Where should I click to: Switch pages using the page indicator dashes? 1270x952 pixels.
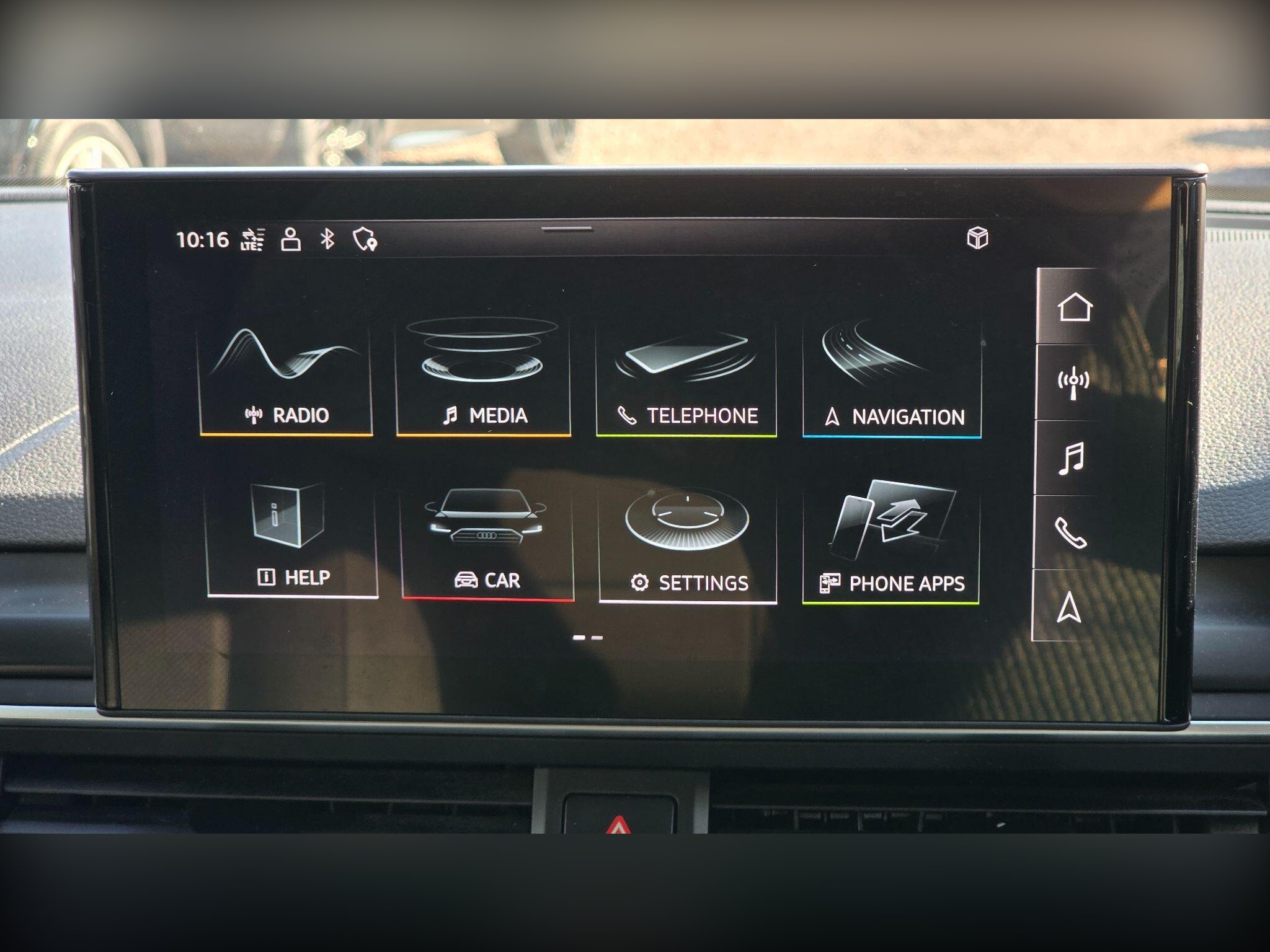tap(587, 637)
